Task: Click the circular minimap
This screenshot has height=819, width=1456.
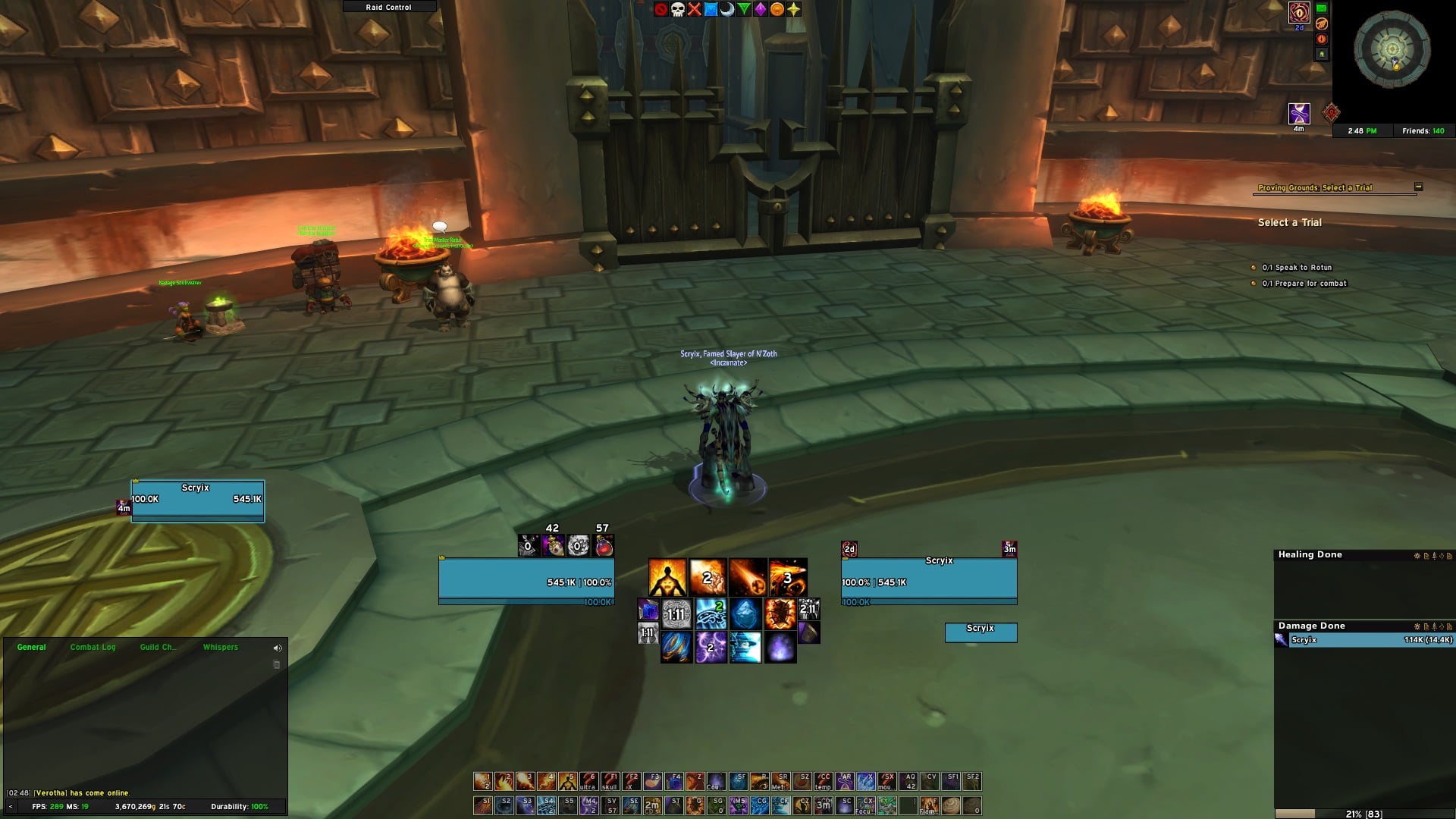Action: pyautogui.click(x=1392, y=50)
